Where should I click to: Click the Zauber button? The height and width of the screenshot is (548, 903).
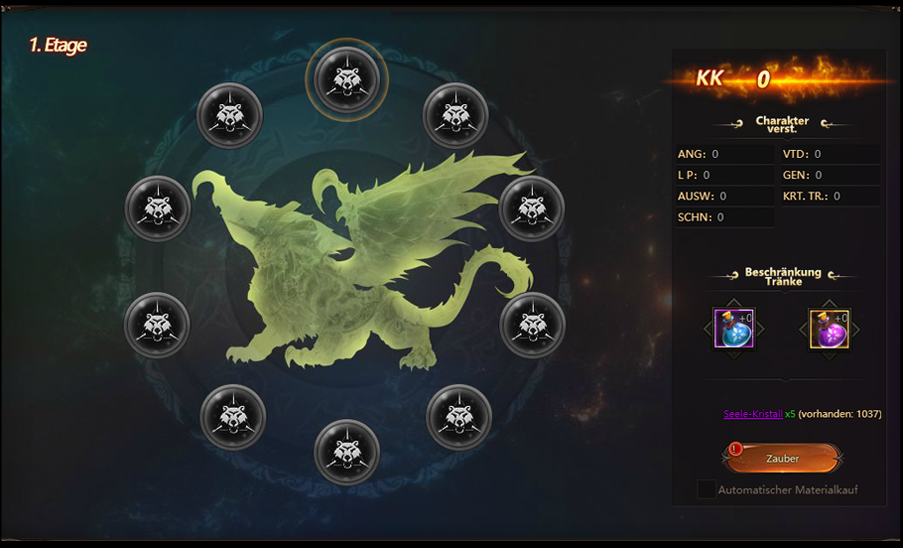click(782, 458)
